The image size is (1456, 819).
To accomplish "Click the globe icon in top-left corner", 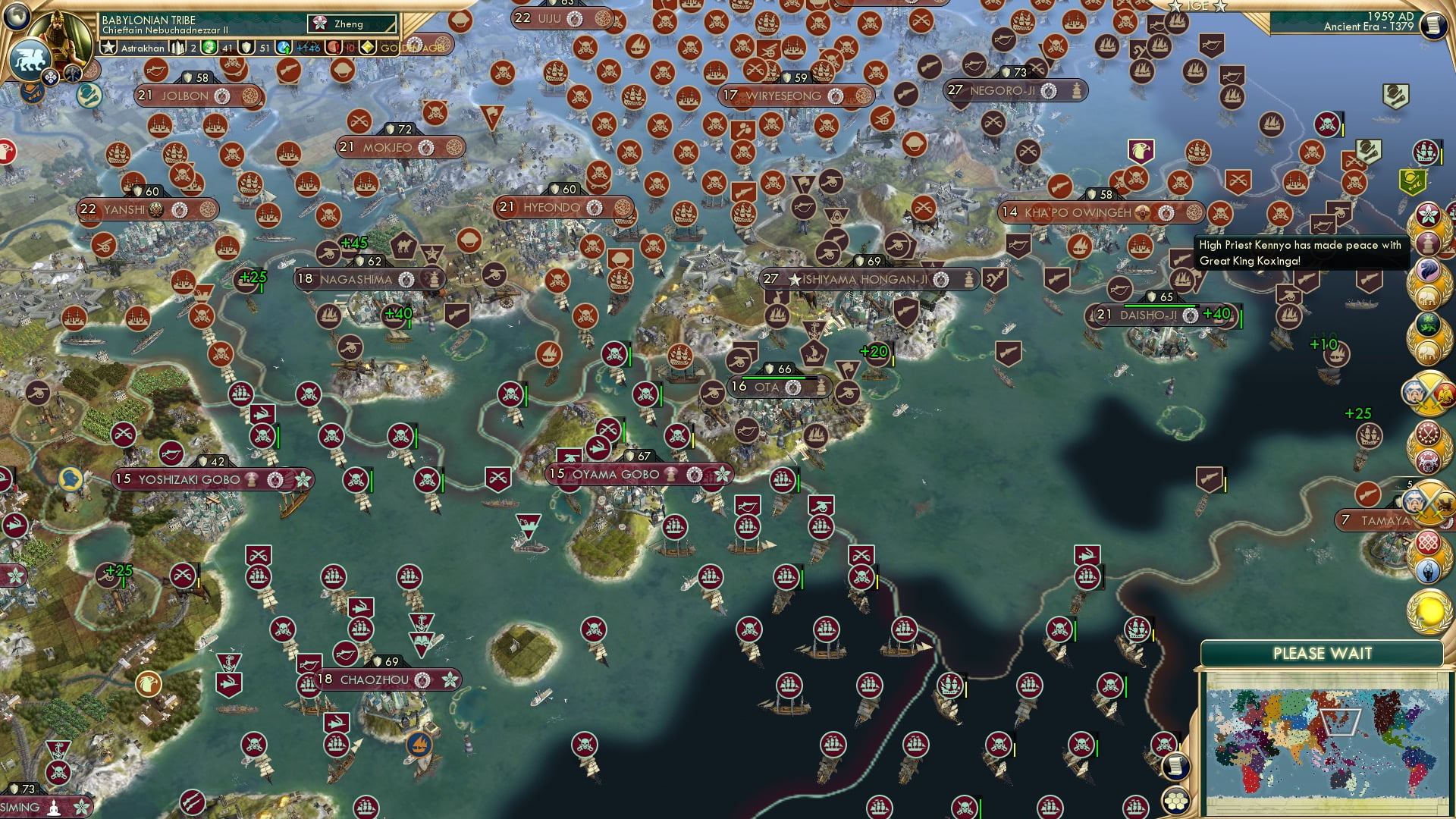I will coord(15,14).
